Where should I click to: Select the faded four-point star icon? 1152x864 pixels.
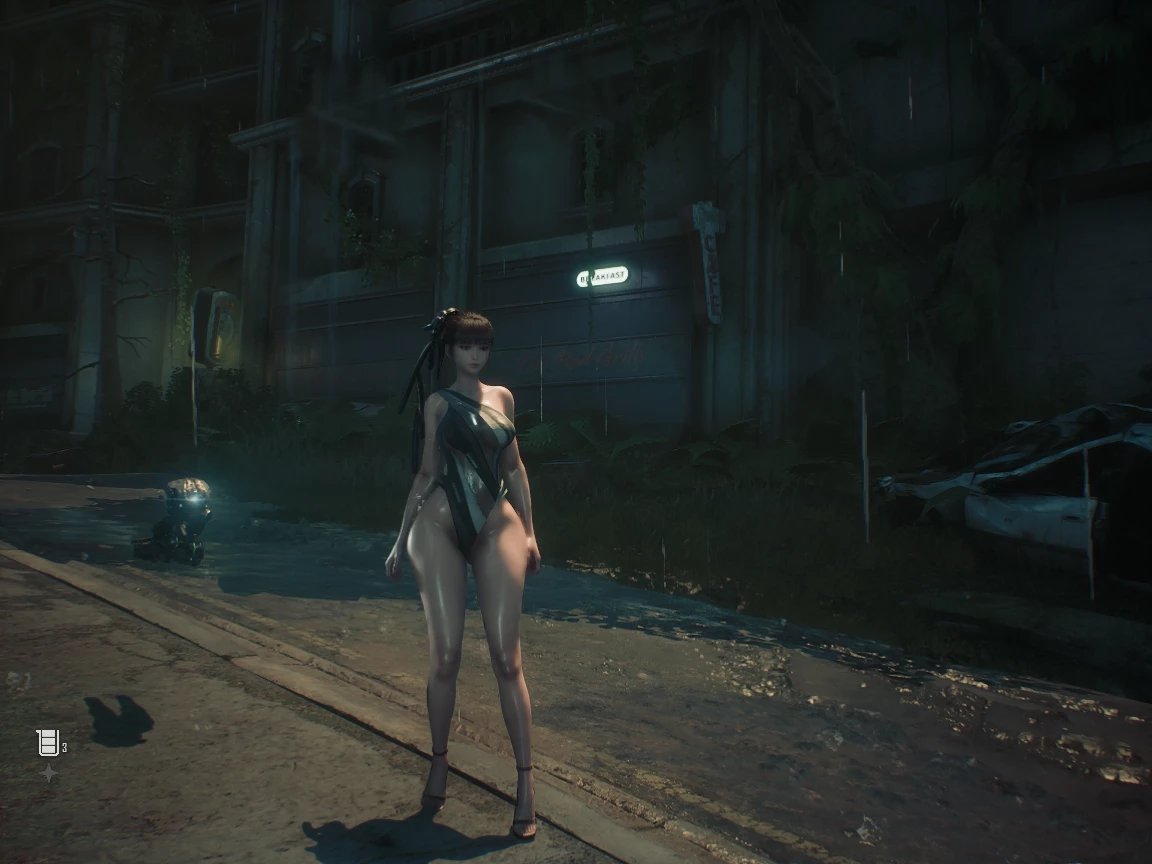[47, 773]
